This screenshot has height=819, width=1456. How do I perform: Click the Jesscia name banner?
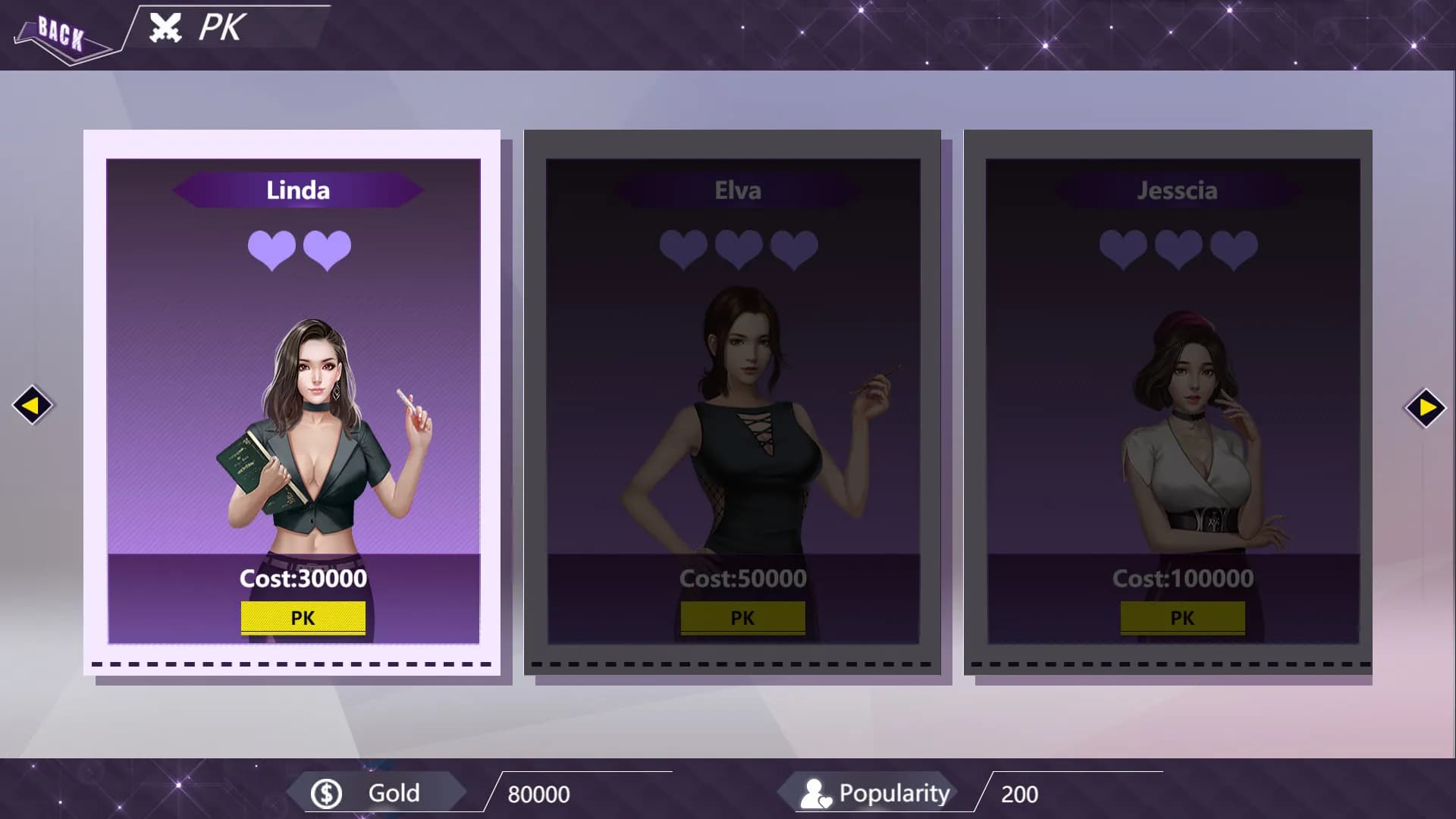coord(1177,191)
